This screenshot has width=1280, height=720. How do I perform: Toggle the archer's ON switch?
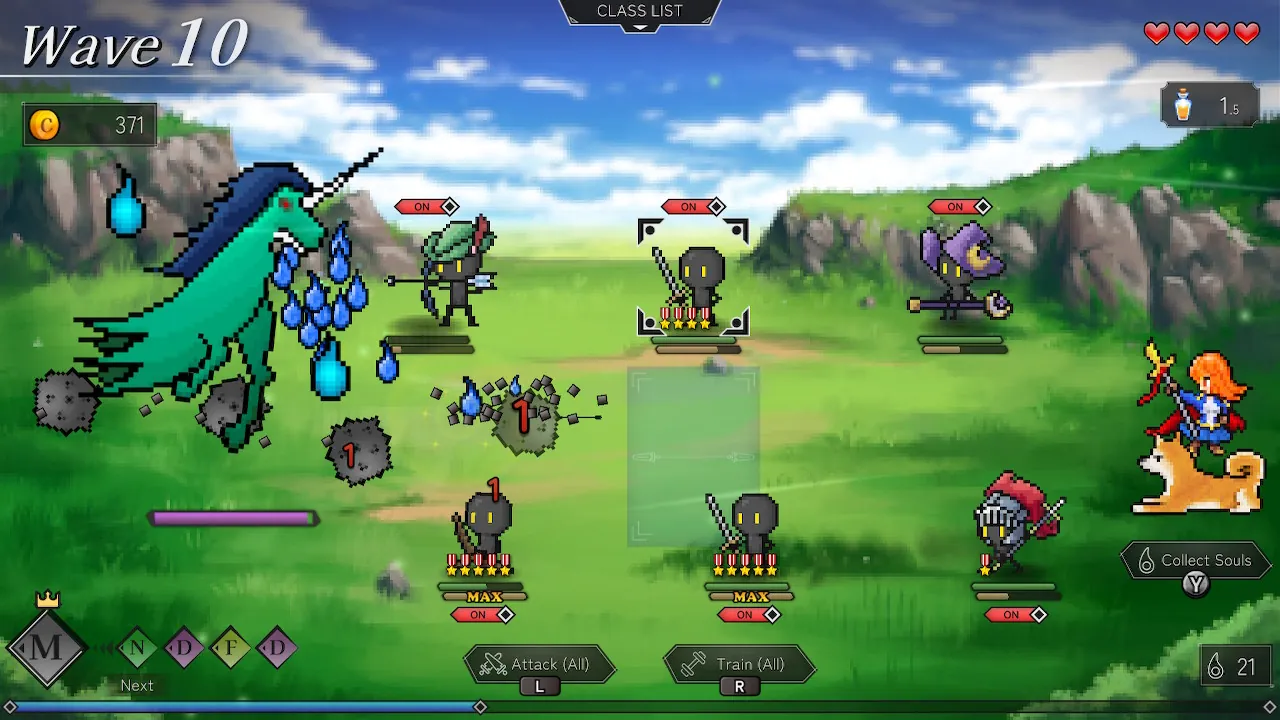pyautogui.click(x=427, y=207)
